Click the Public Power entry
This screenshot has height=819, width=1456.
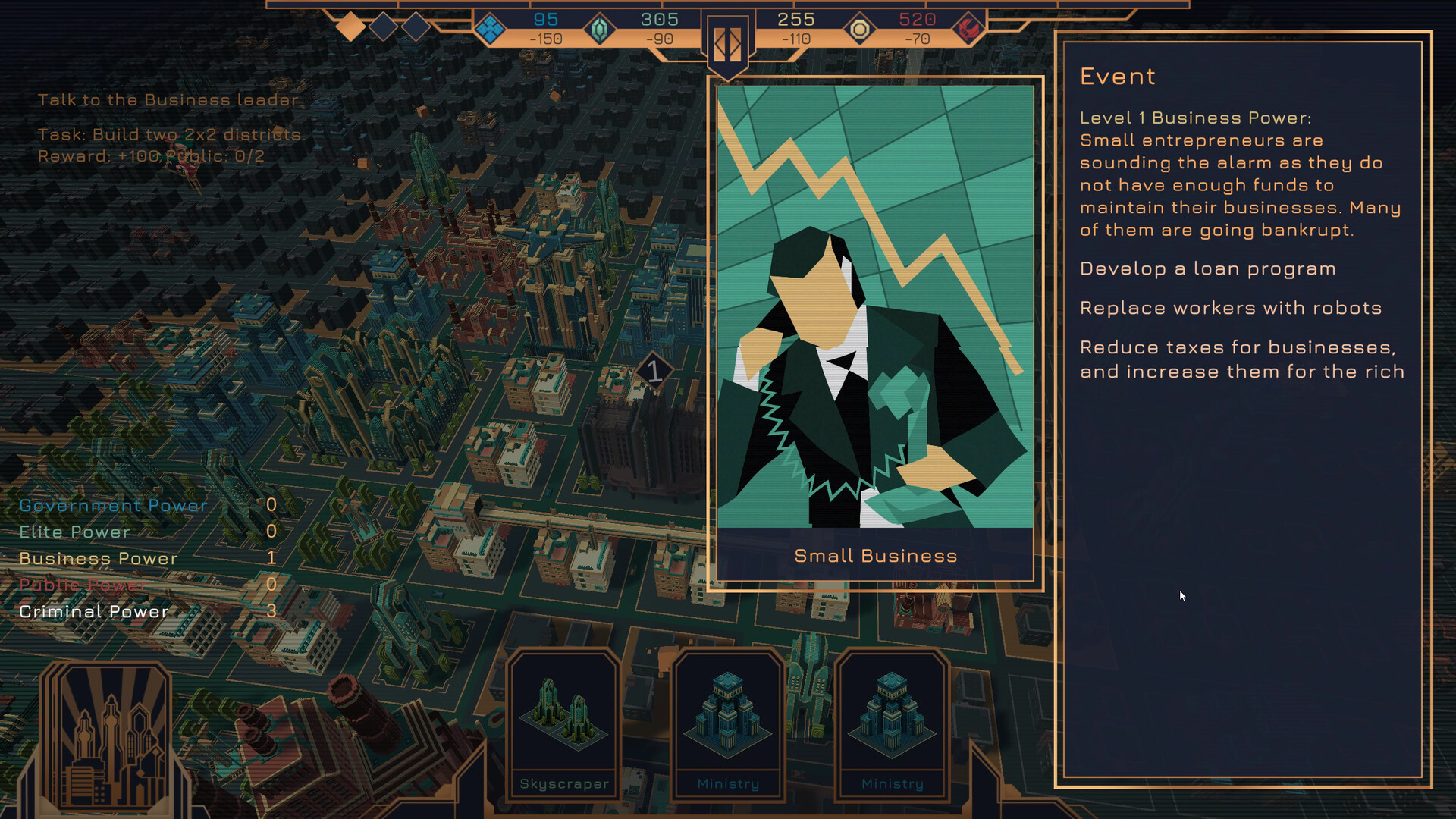coord(83,585)
